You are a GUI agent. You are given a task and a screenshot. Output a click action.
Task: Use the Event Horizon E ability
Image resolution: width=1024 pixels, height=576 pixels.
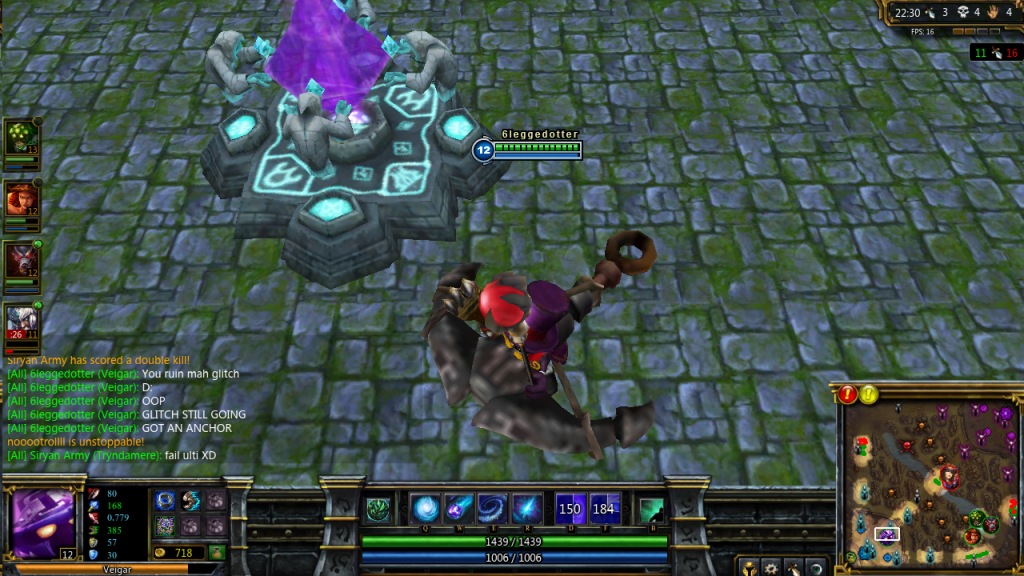[492, 509]
